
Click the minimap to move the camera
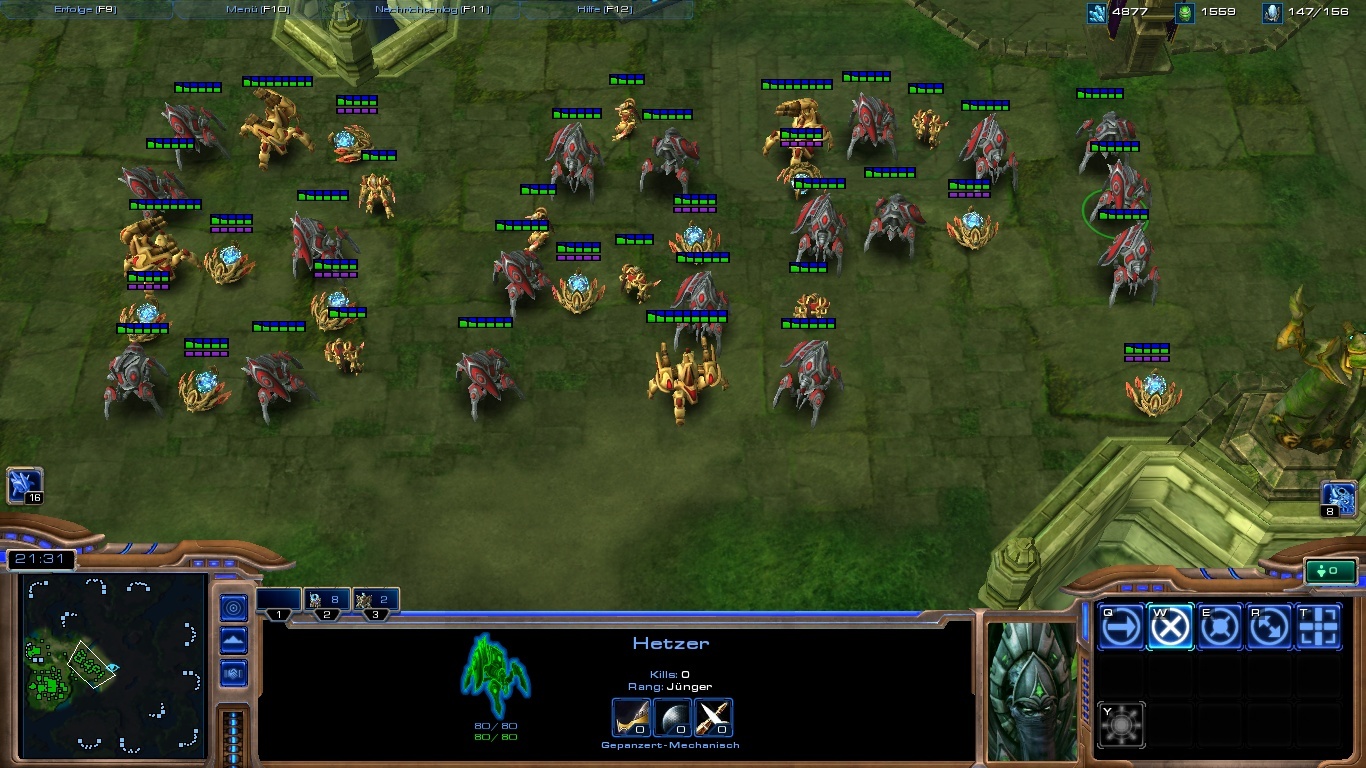click(x=110, y=665)
